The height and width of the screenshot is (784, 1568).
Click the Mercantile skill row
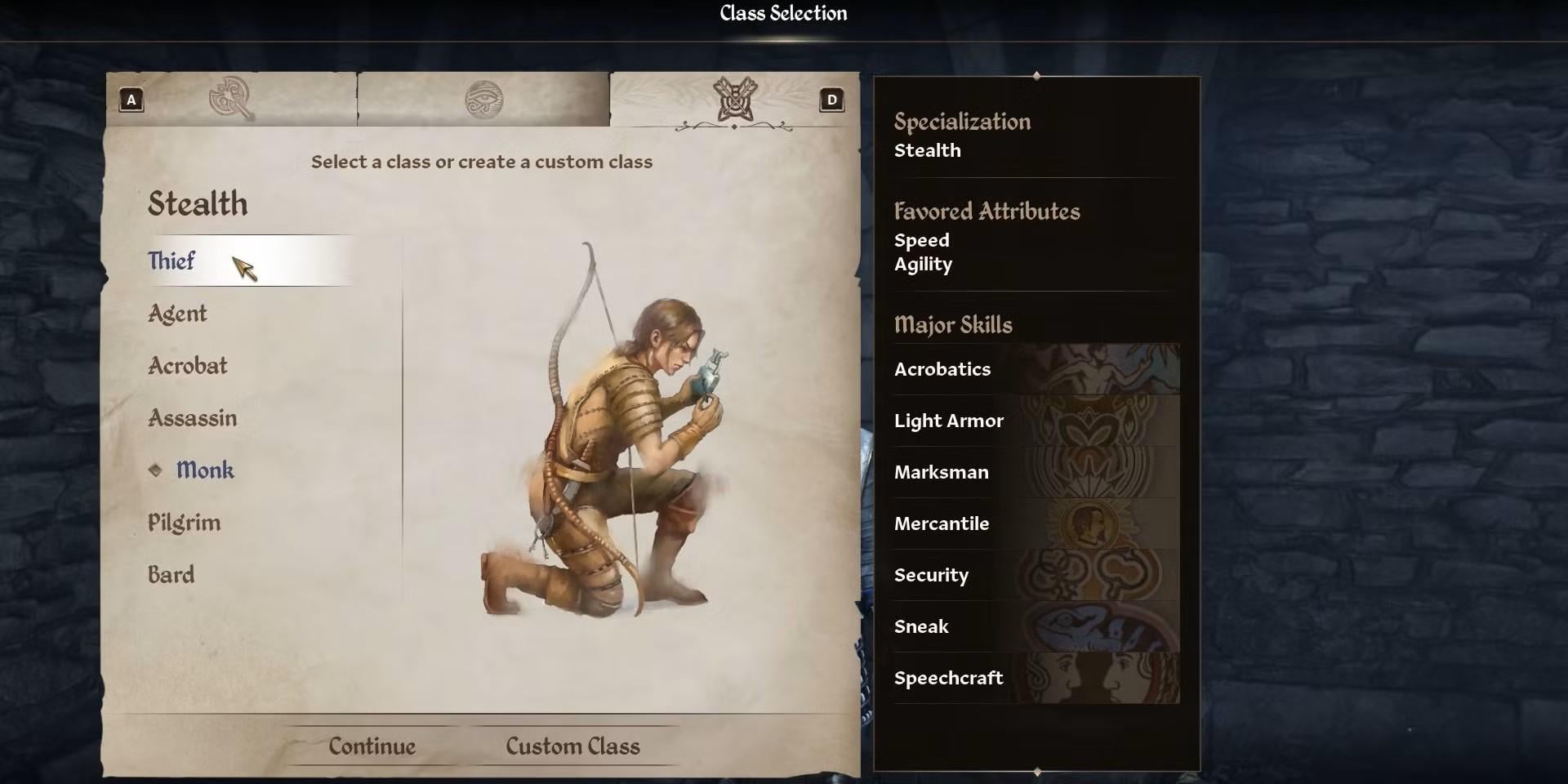tap(1036, 523)
